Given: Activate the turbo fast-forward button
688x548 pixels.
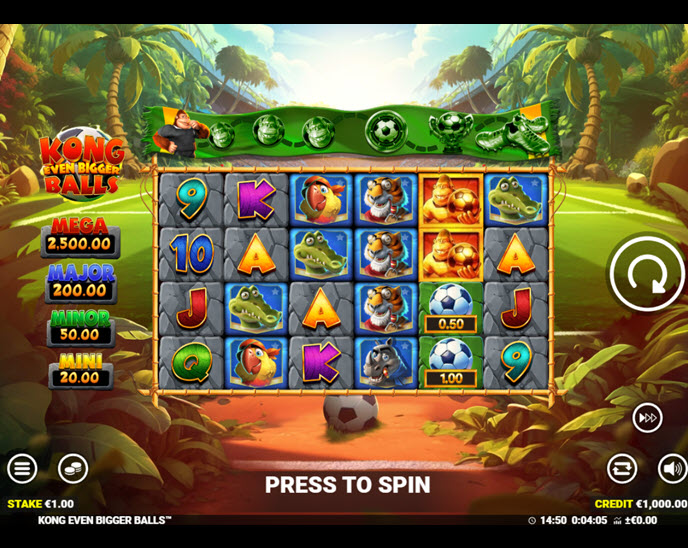Looking at the screenshot, I should point(647,418).
